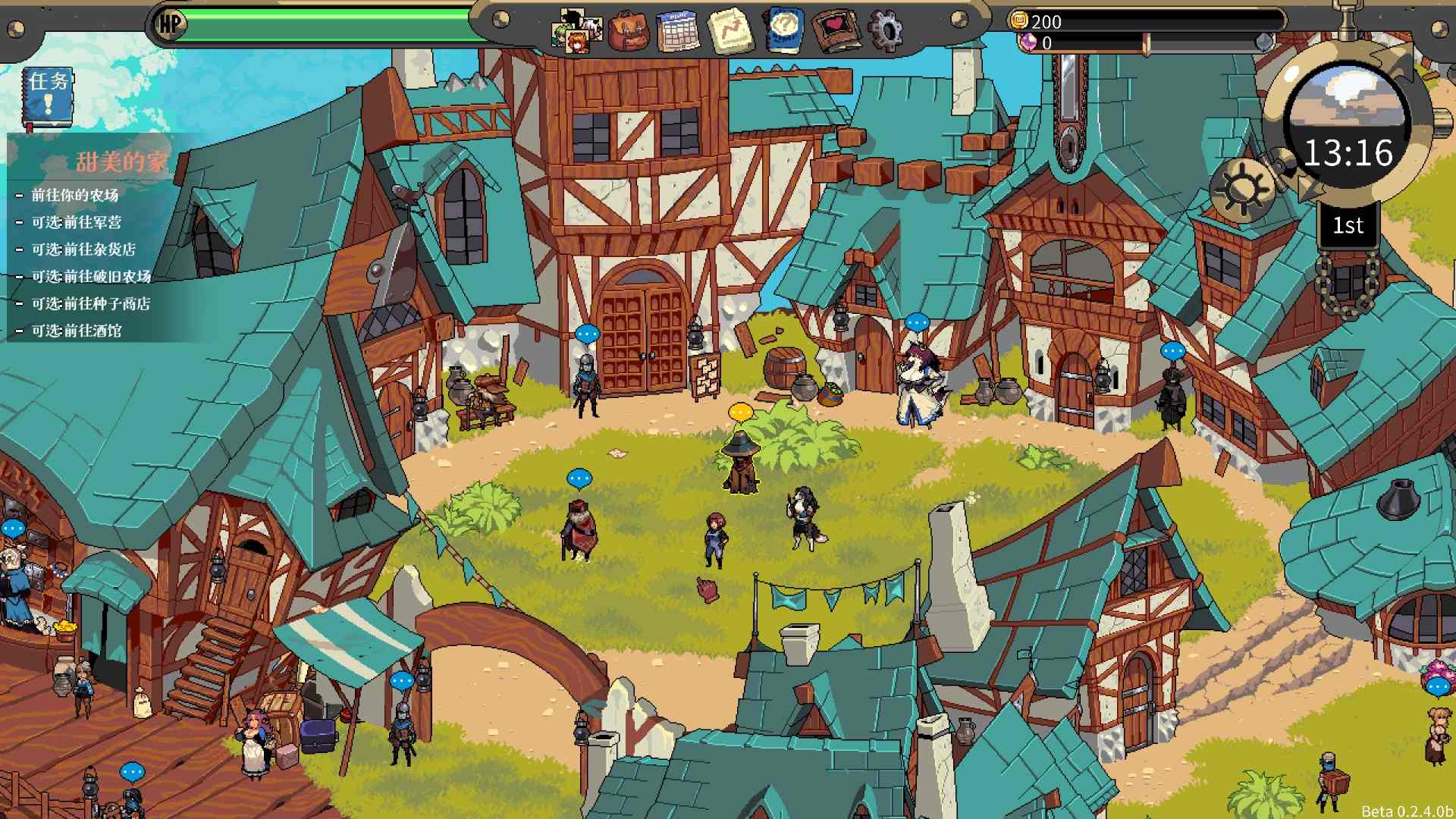This screenshot has height=819, width=1456.
Task: Open the blue question mark guidebook
Action: pos(783,31)
